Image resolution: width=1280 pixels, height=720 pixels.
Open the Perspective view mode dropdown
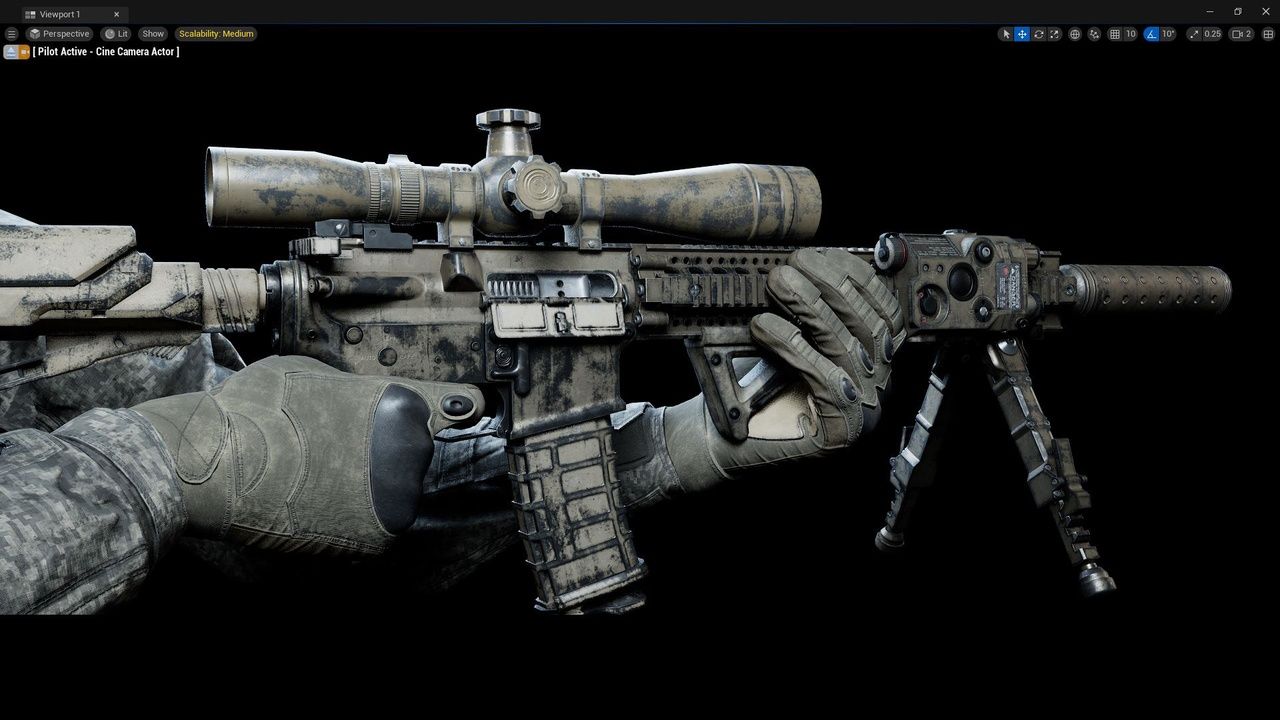(60, 34)
